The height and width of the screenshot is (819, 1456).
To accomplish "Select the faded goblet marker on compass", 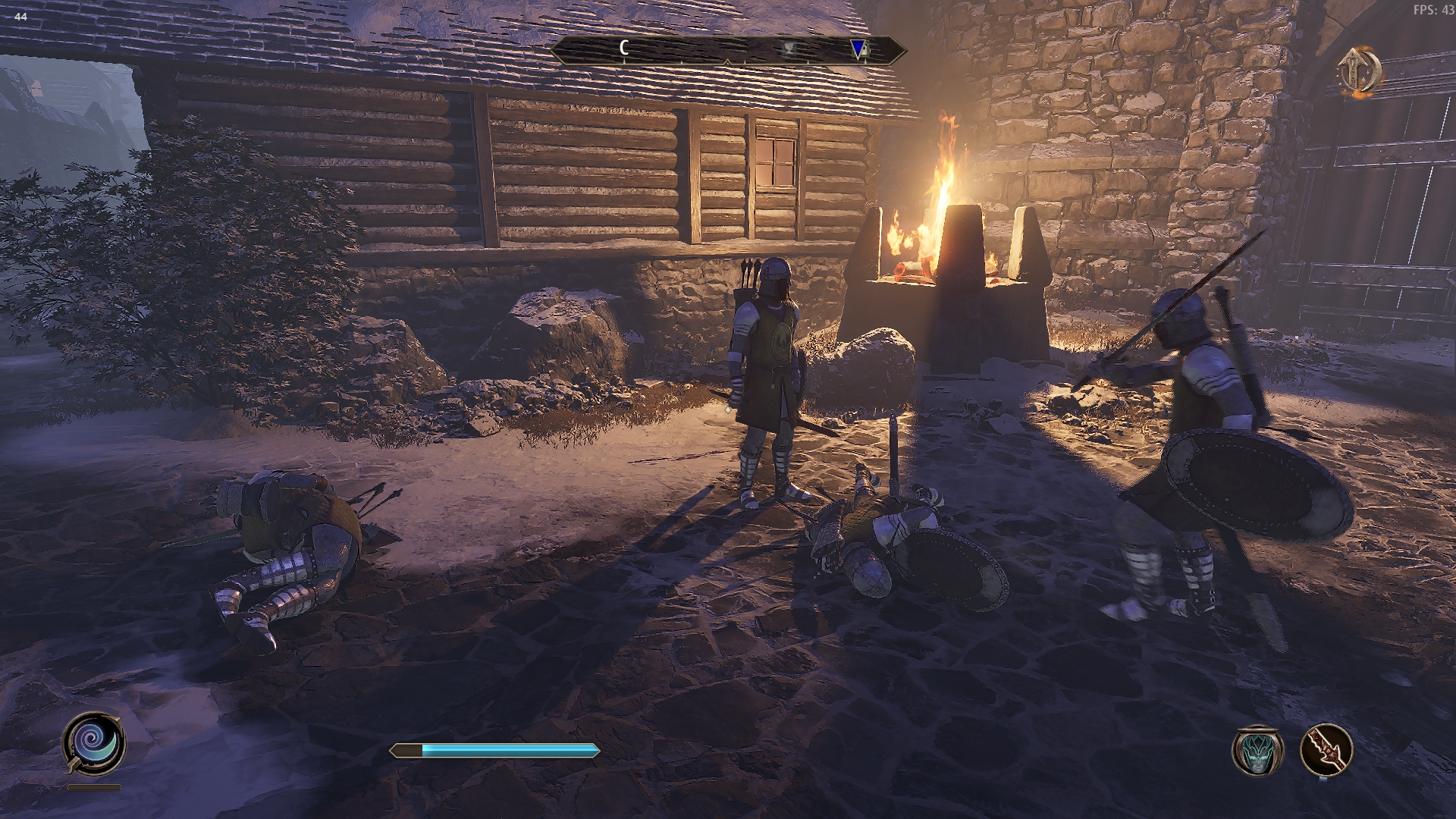I will click(789, 49).
